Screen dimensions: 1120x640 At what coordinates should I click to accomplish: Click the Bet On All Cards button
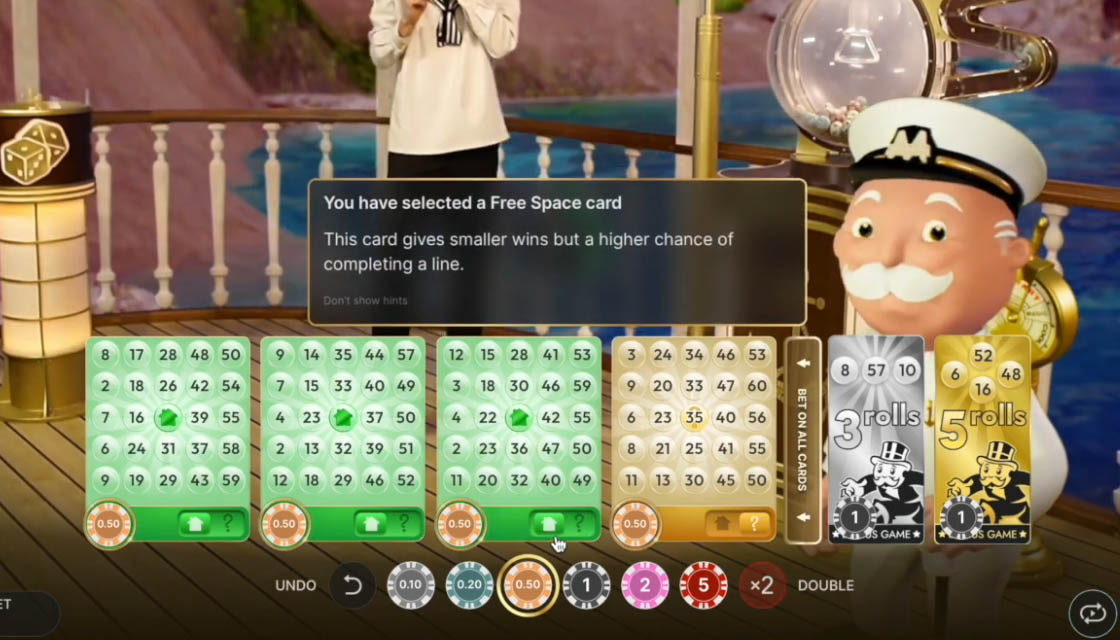[802, 440]
